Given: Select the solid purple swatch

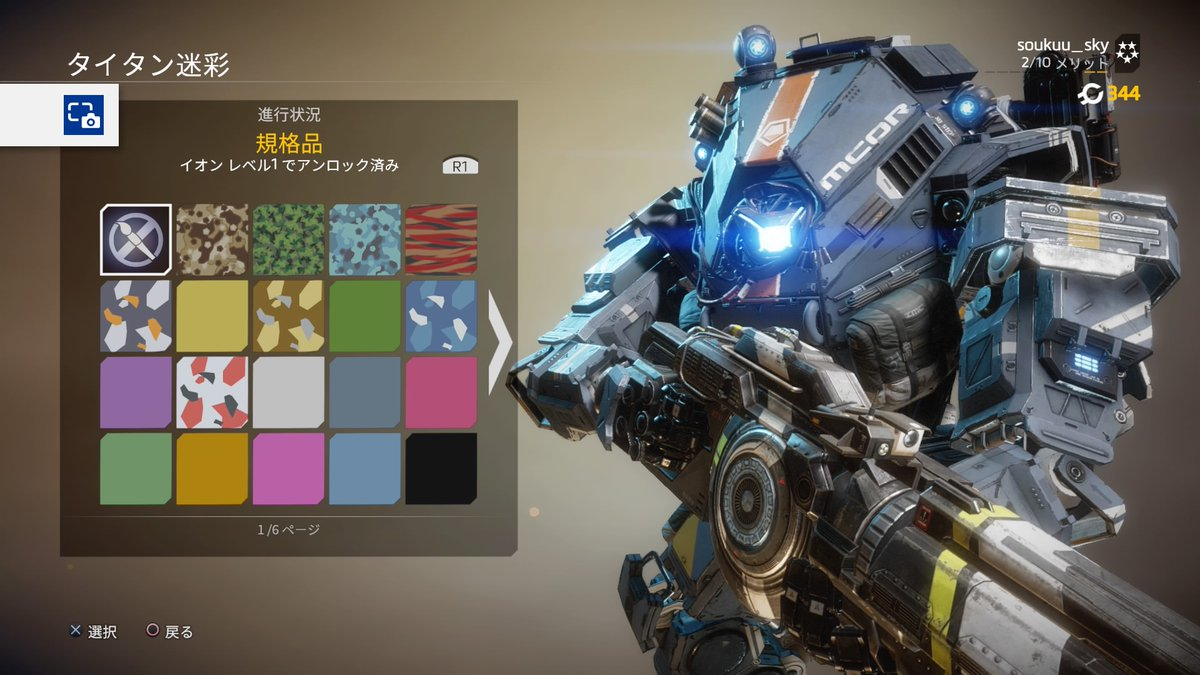Looking at the screenshot, I should tap(136, 392).
